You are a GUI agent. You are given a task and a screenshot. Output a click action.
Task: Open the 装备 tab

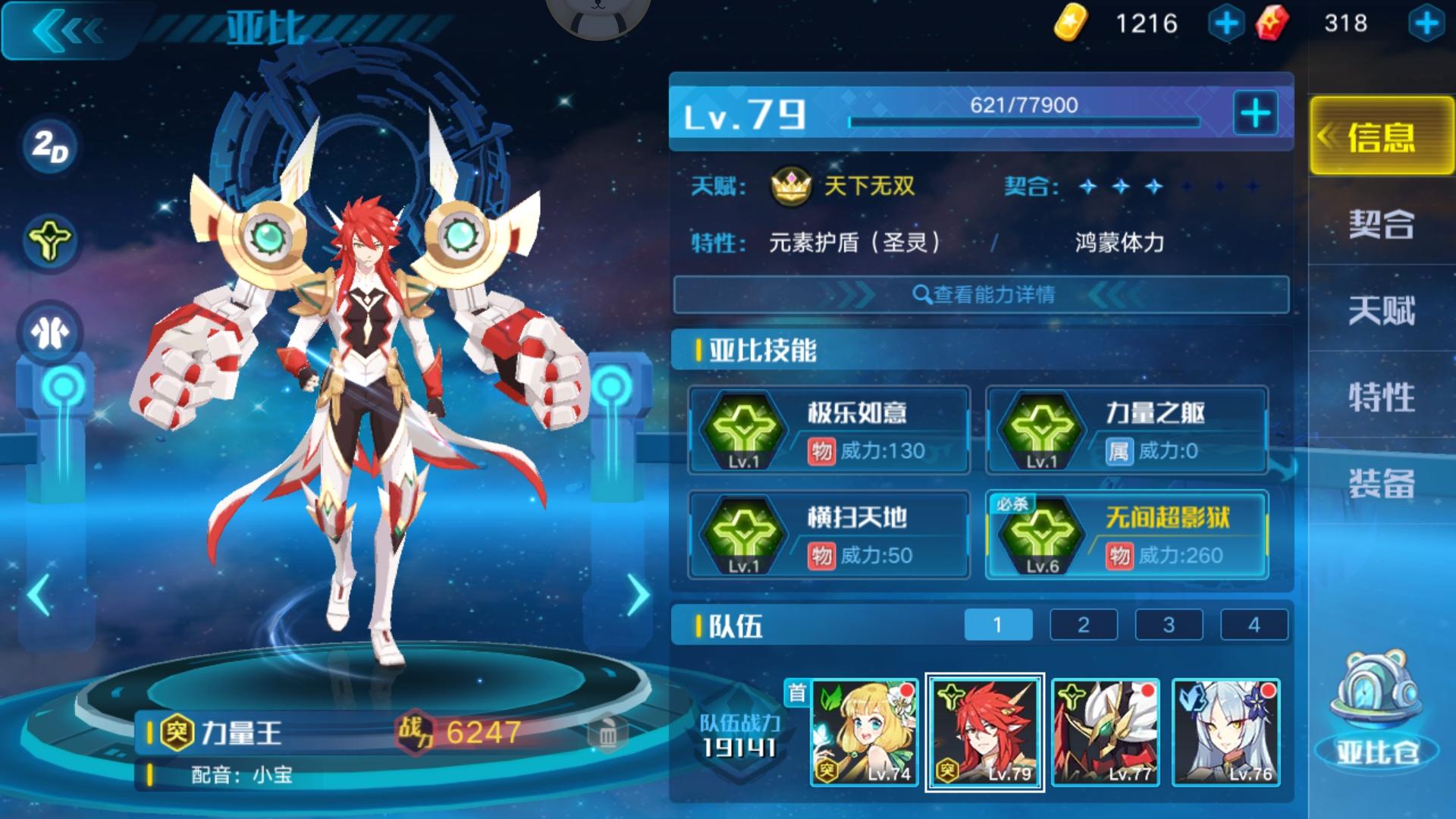coord(1382,482)
